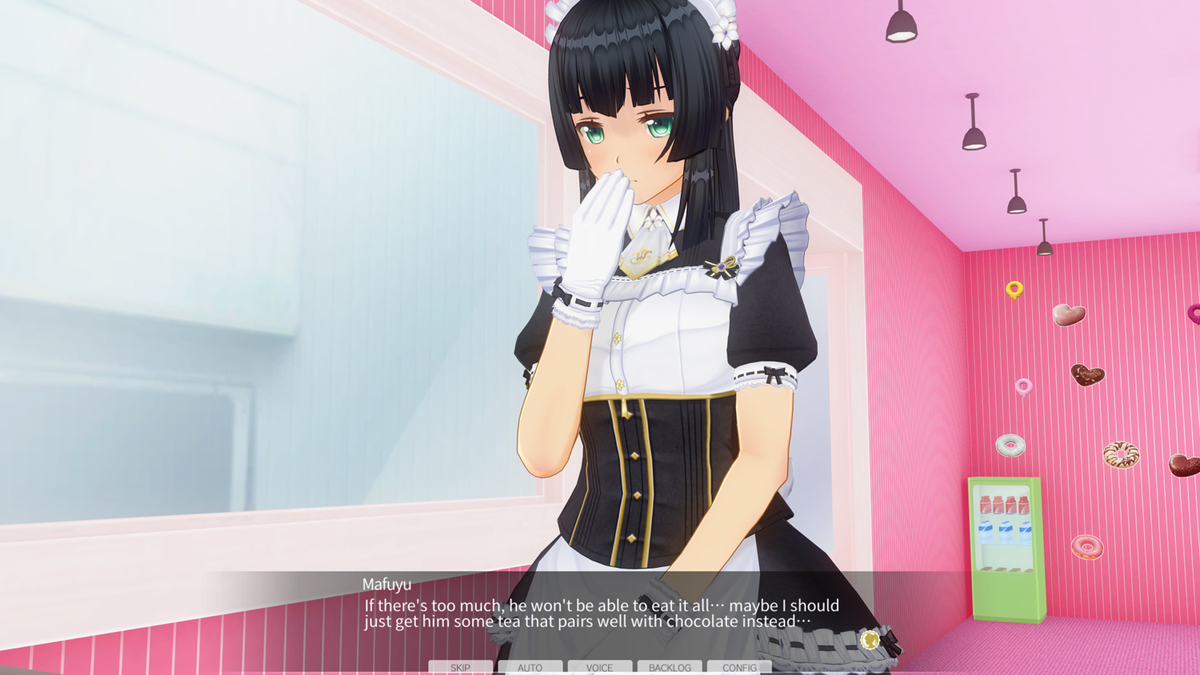The height and width of the screenshot is (675, 1200).
Task: Replay the line with VOICE button
Action: 600,667
